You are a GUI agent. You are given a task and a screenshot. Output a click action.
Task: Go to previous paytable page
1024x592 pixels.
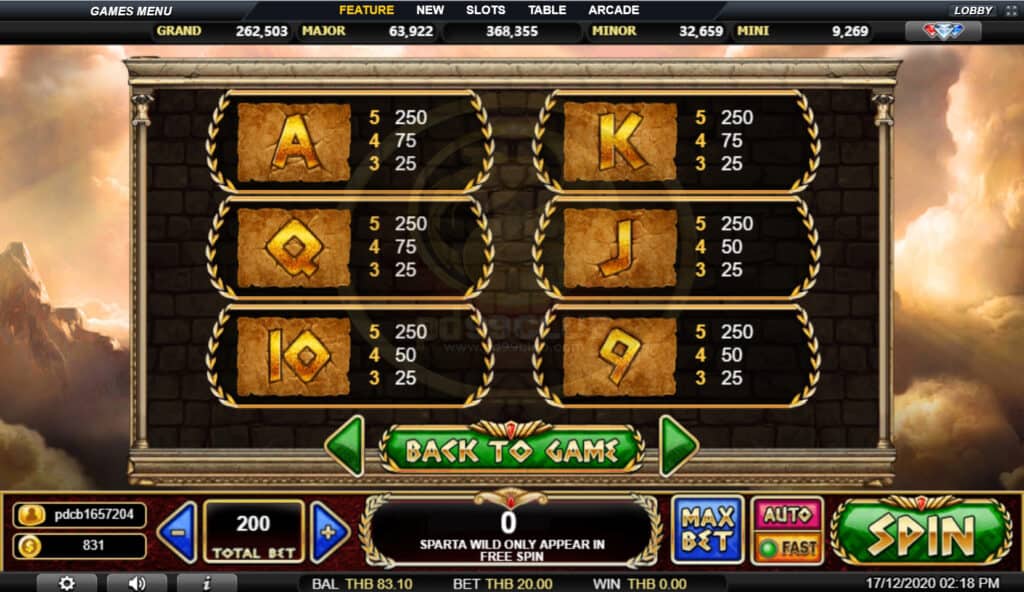coord(345,446)
